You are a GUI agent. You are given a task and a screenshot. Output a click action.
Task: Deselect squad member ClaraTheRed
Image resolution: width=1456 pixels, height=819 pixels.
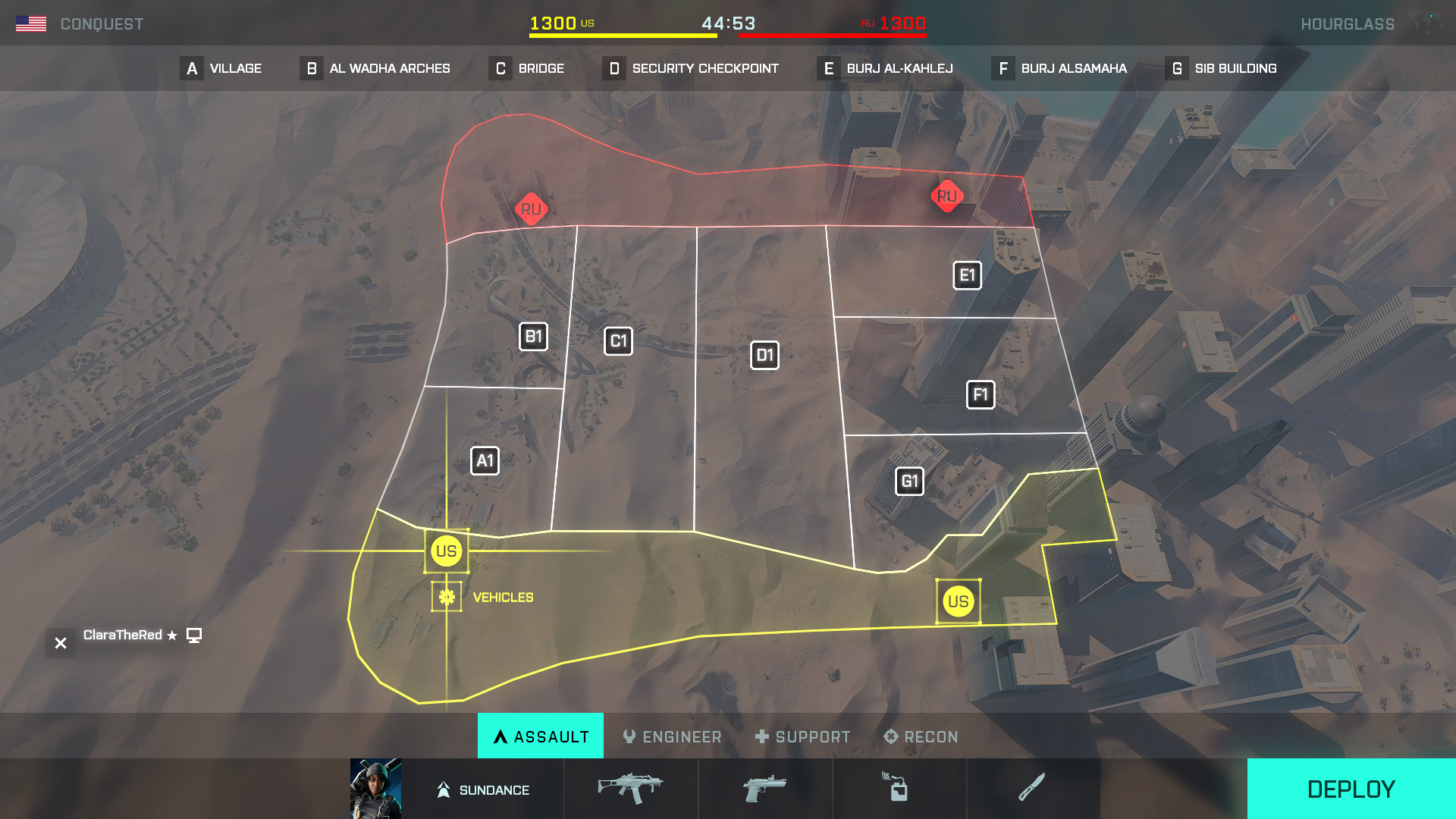click(60, 642)
